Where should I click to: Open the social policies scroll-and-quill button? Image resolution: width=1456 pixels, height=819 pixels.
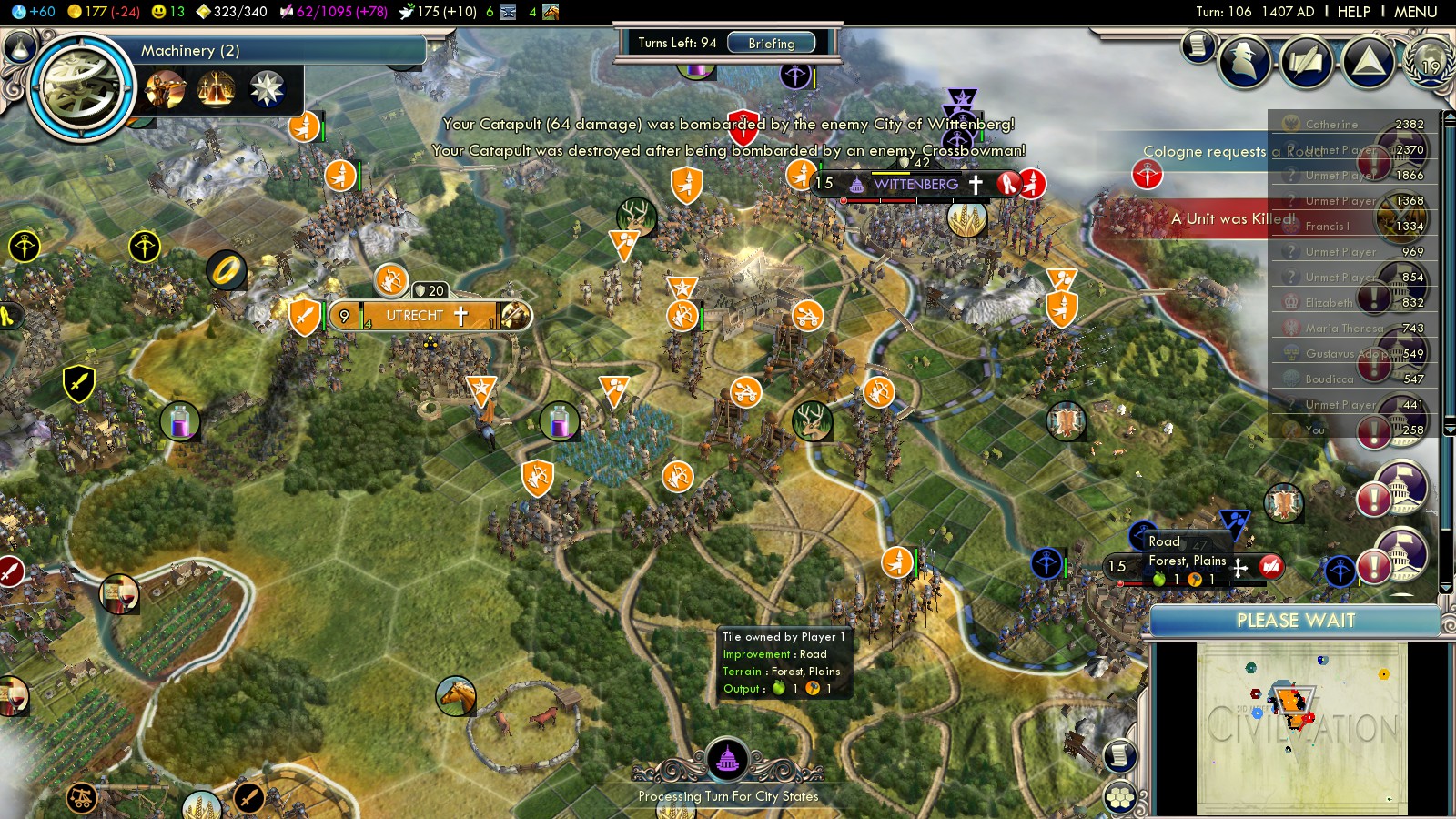pos(1307,62)
